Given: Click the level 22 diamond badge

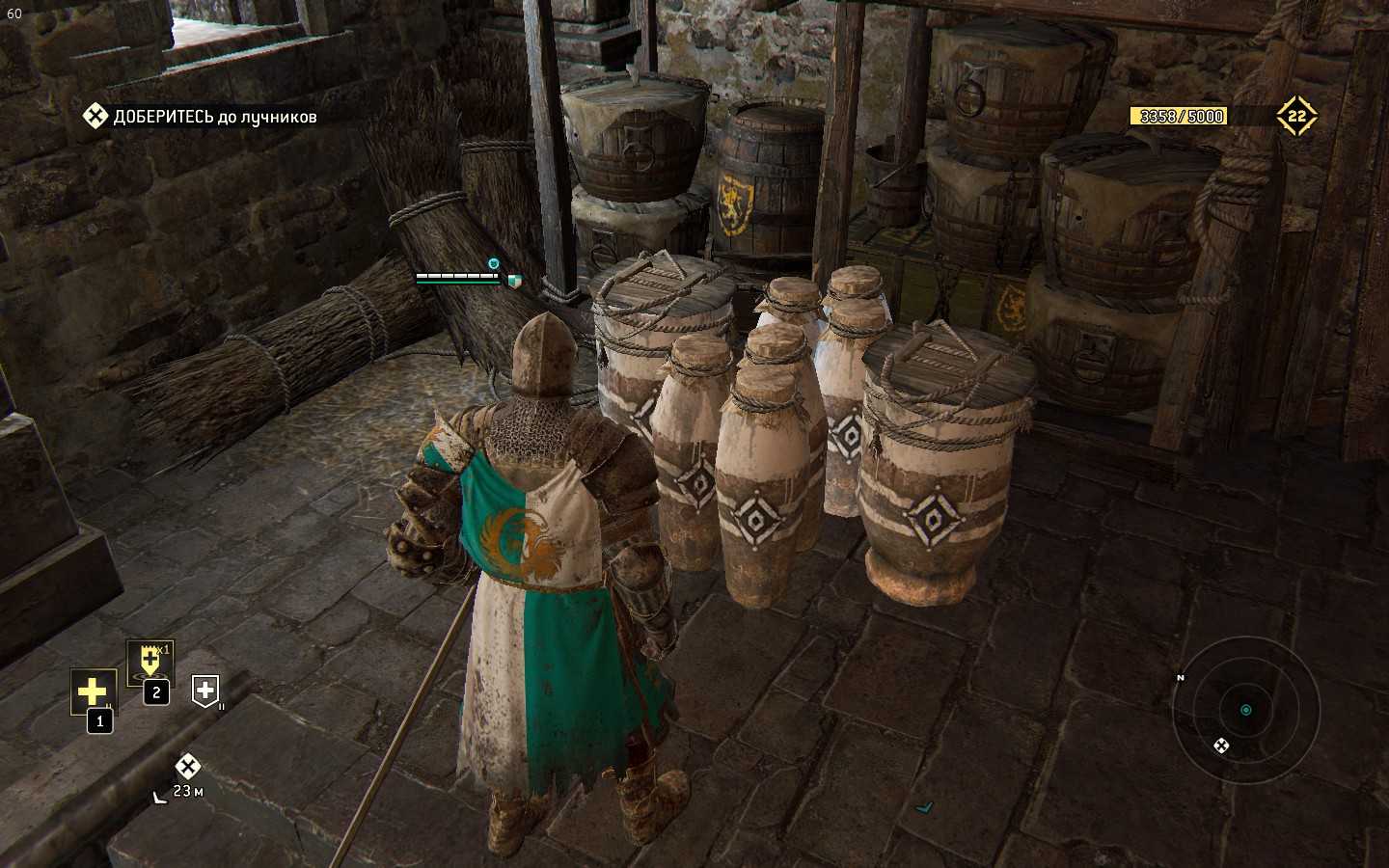Looking at the screenshot, I should pyautogui.click(x=1296, y=117).
